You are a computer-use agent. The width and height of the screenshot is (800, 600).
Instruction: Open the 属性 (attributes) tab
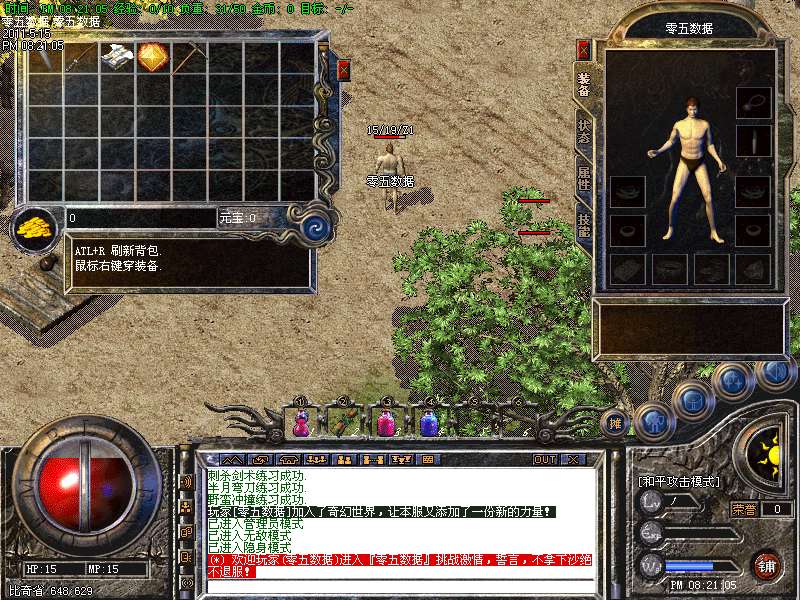coord(584,179)
